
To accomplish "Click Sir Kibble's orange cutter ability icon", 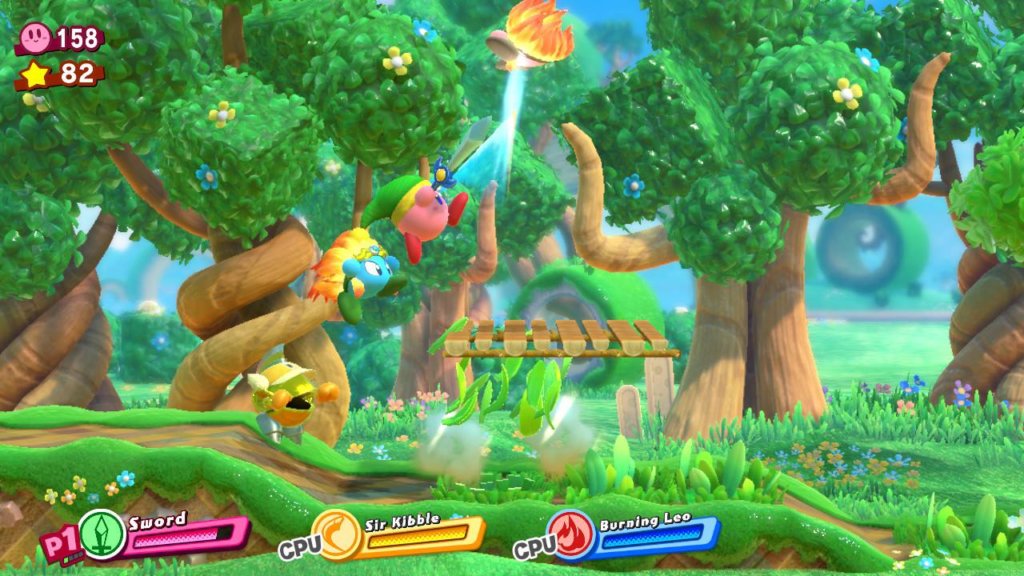I will [337, 535].
